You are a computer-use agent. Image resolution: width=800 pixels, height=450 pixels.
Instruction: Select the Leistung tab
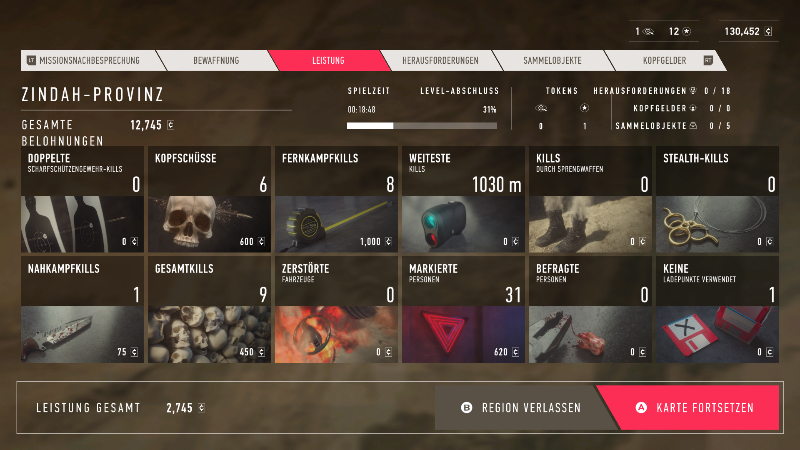point(327,60)
